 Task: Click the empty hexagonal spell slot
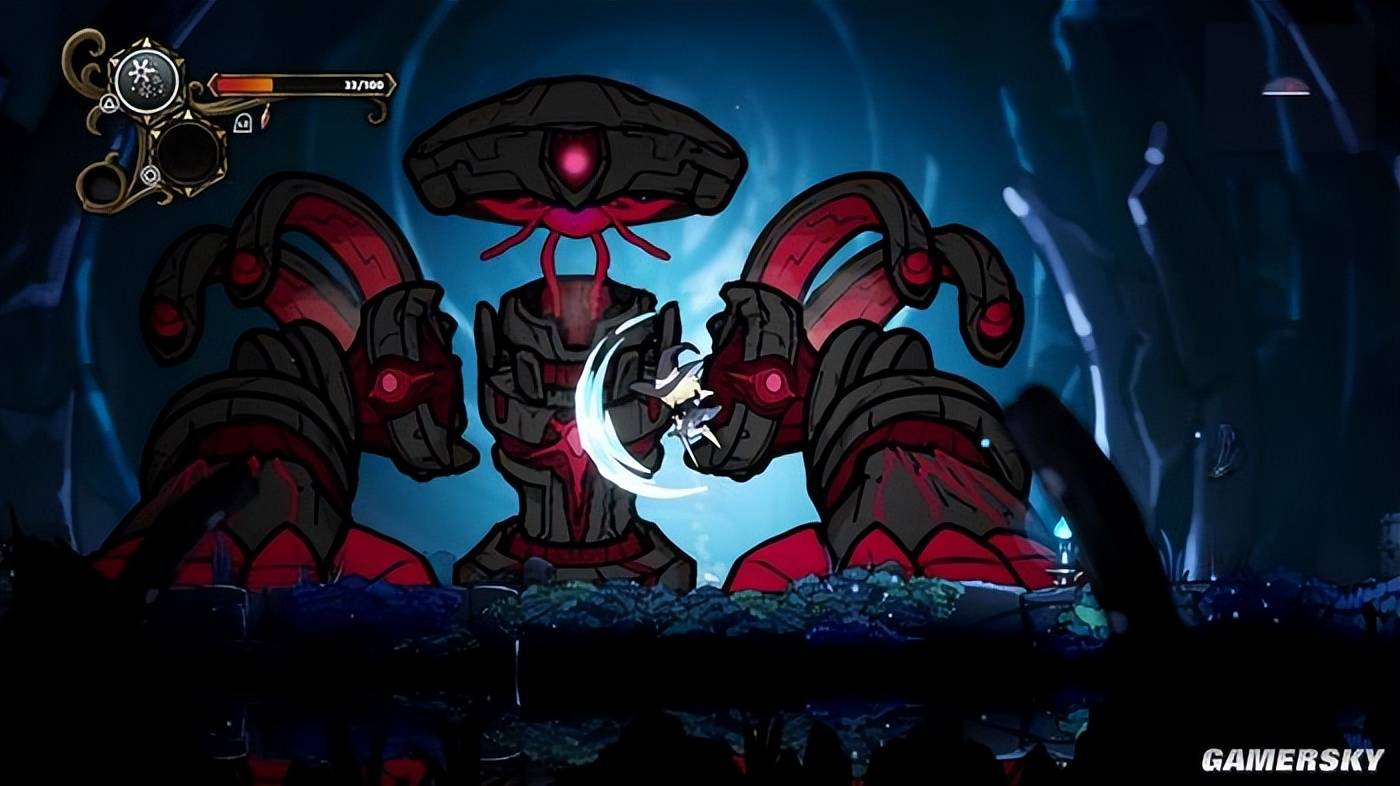190,151
